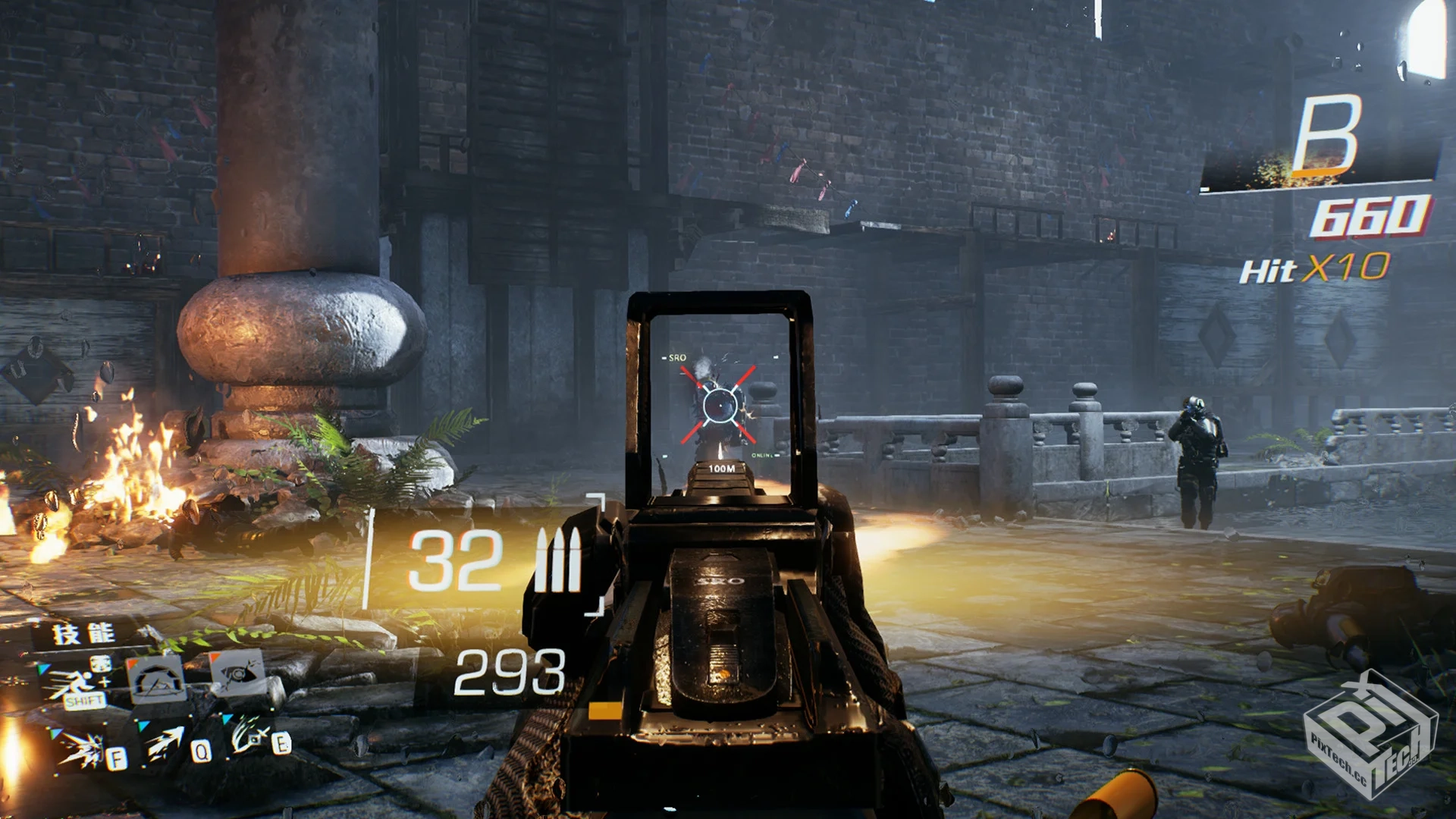Select the dome shield skill icon

(x=158, y=679)
